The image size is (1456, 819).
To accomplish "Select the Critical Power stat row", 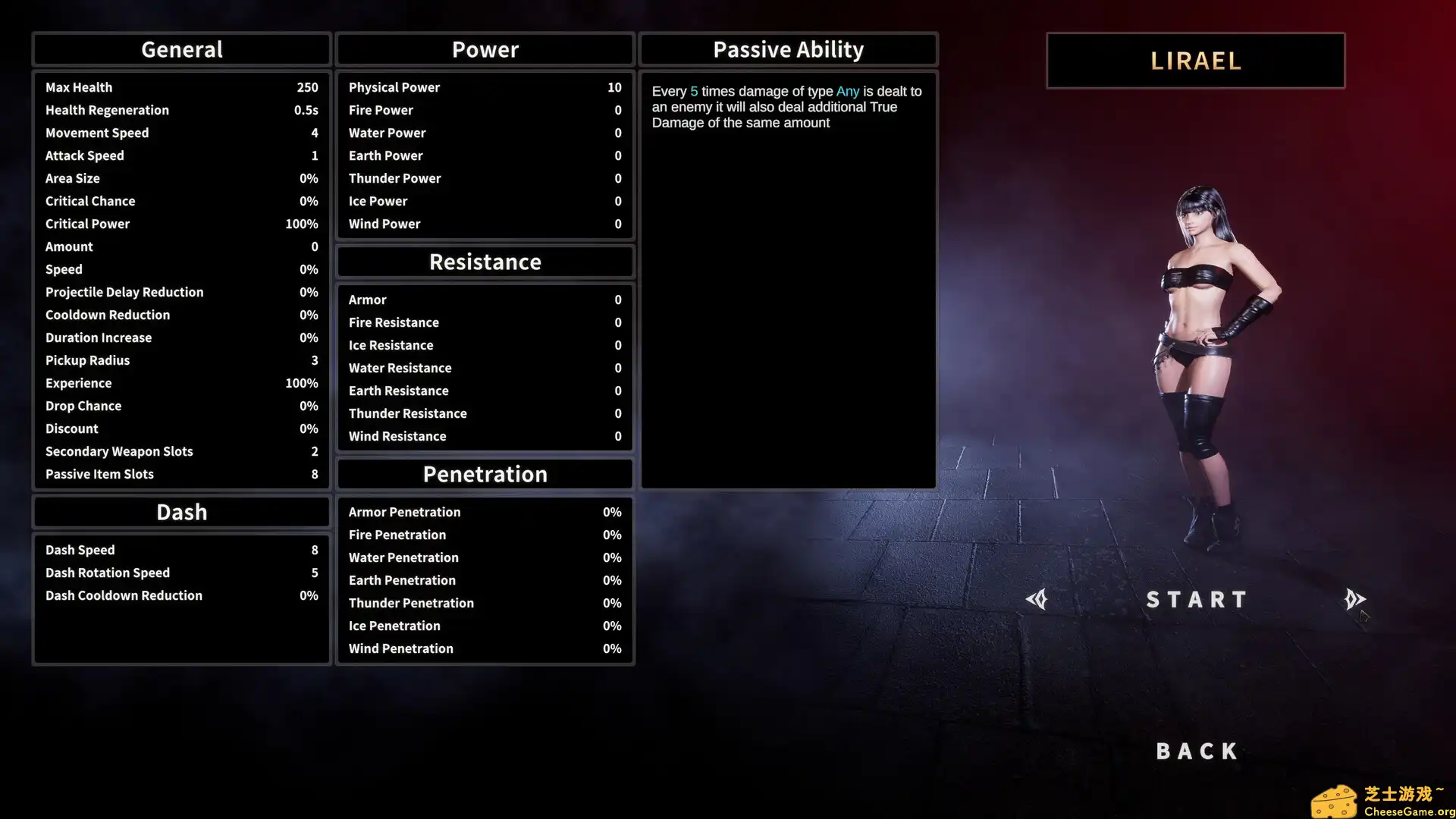I will (181, 224).
